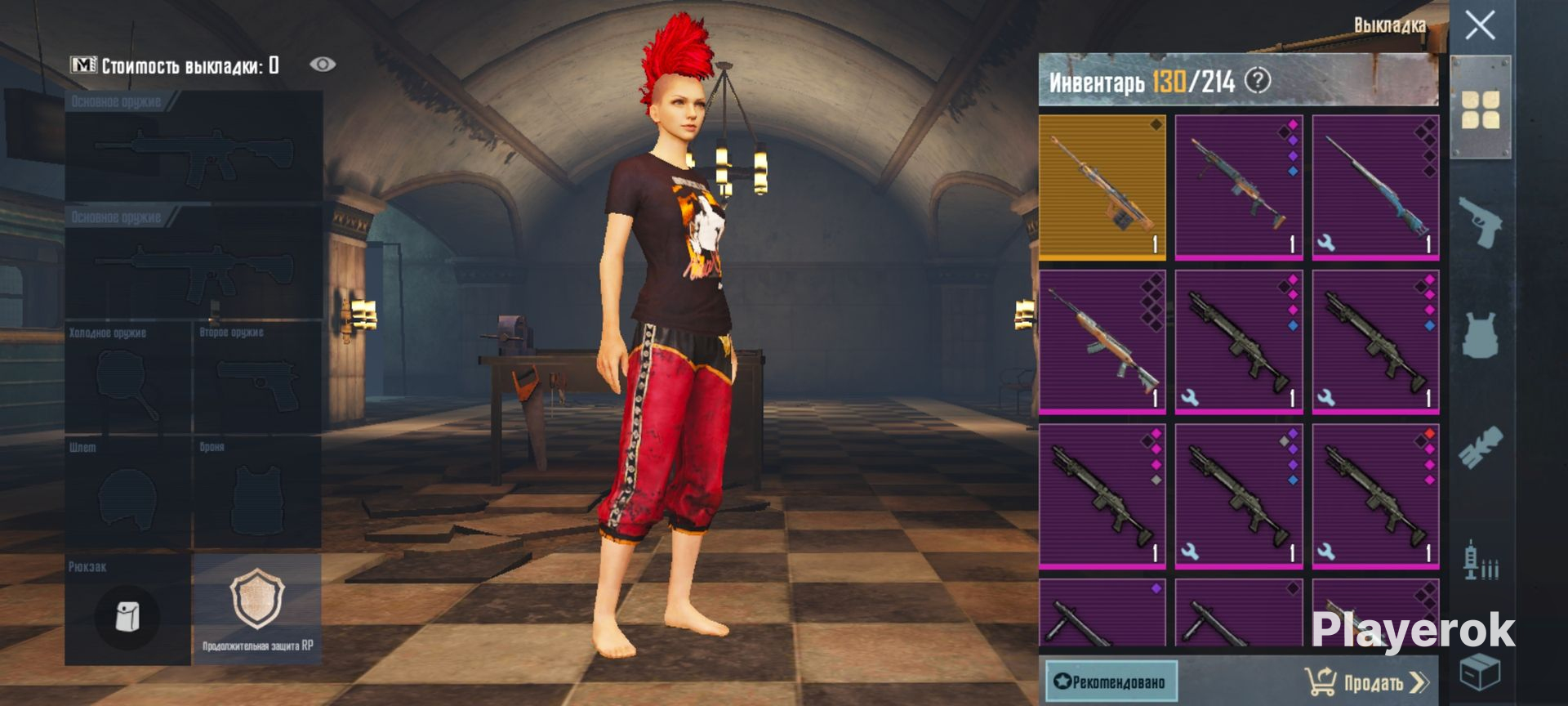Image resolution: width=1568 pixels, height=706 pixels.
Task: Select the Второе оружие pistol slot
Action: [257, 378]
